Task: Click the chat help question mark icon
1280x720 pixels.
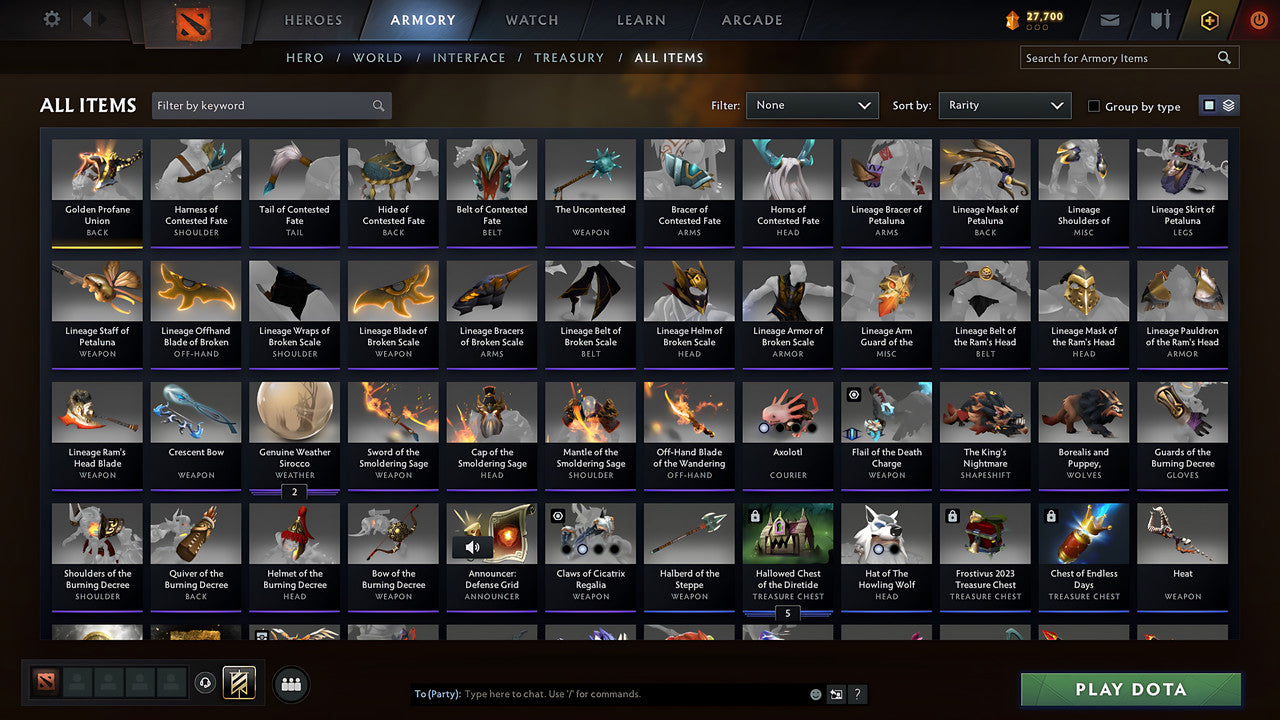Action: point(858,693)
